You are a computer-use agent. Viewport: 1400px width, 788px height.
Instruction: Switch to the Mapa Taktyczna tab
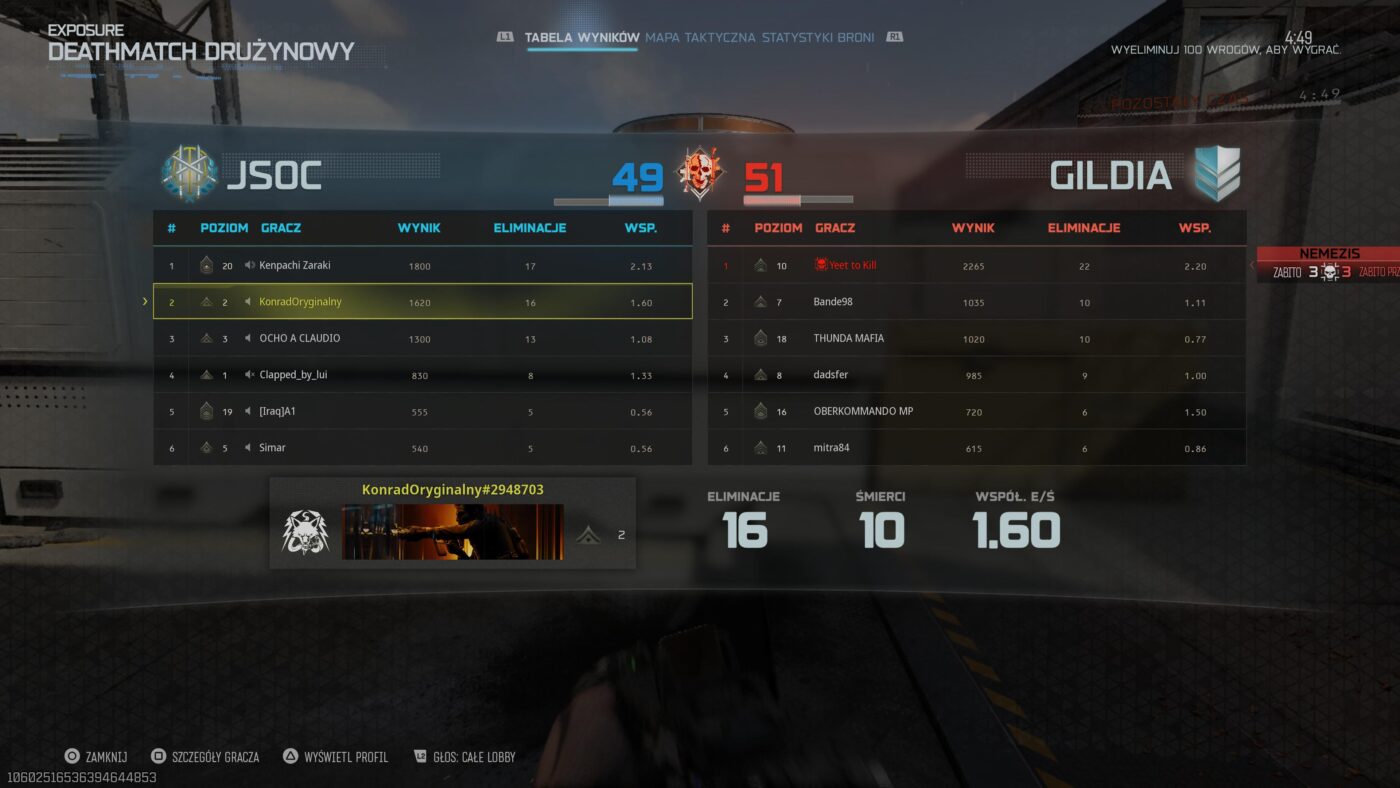[699, 38]
